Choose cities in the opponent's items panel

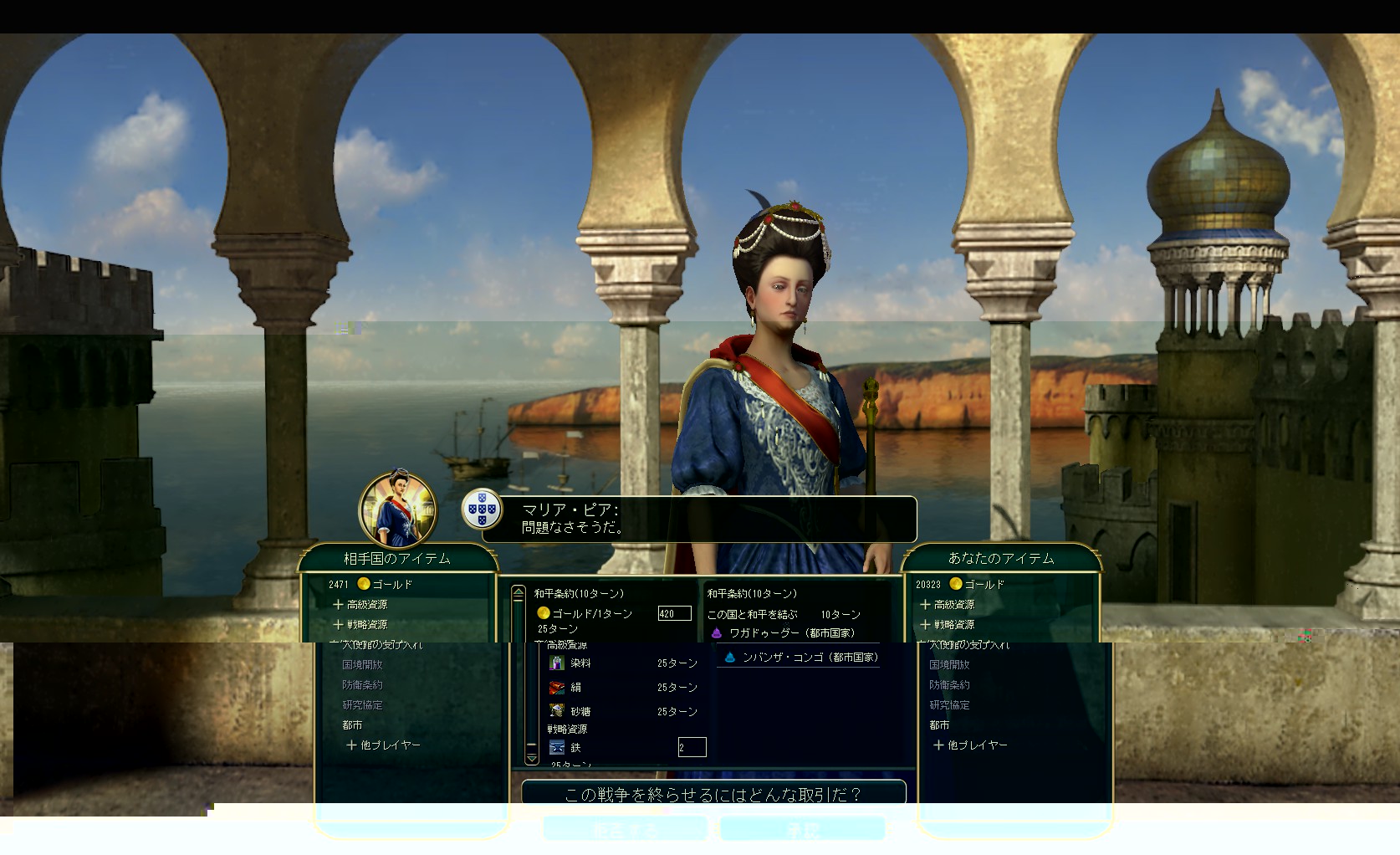pyautogui.click(x=352, y=724)
